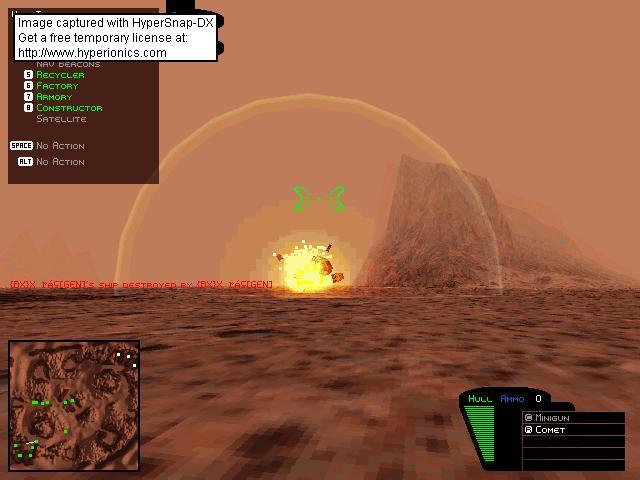Select Recycler in the command menu
The image size is (640, 480).
(60, 75)
